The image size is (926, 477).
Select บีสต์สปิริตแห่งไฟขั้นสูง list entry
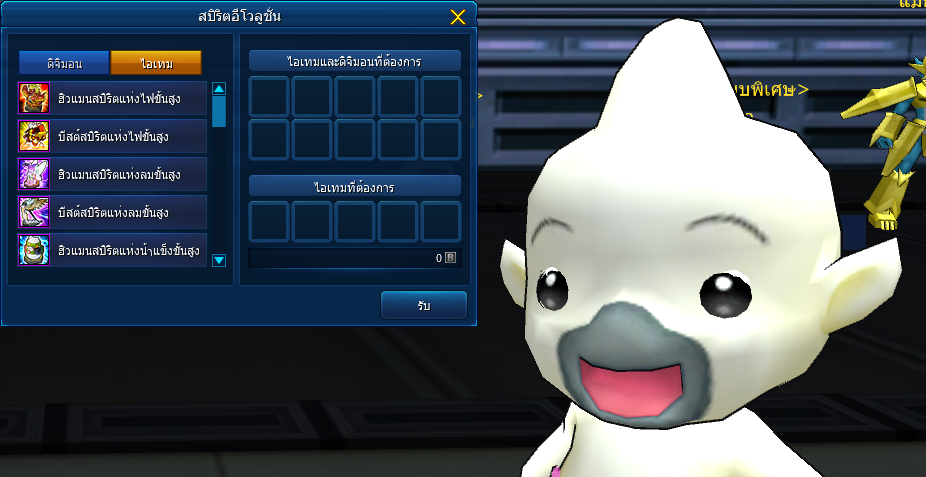point(112,136)
